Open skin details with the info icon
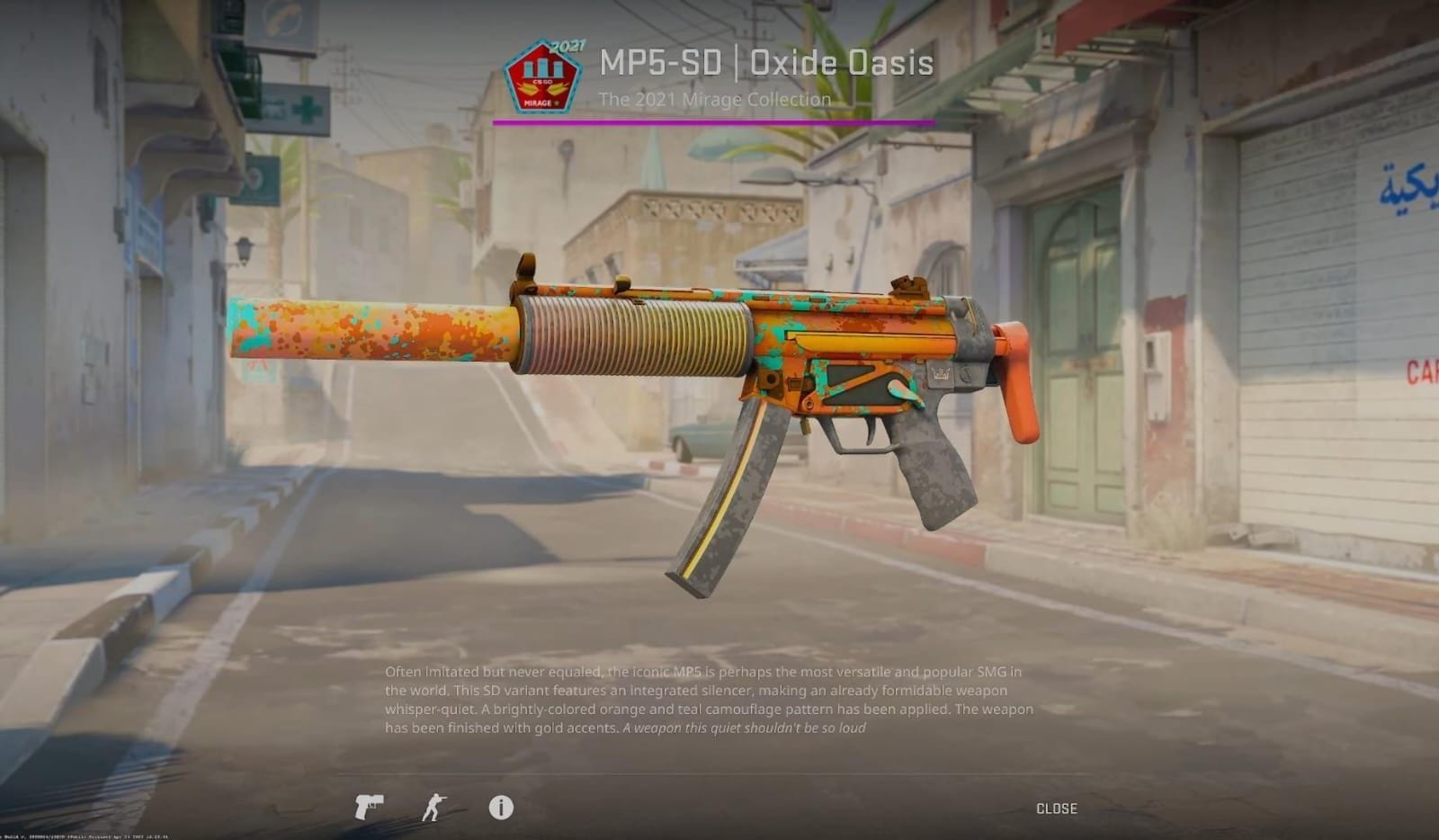The height and width of the screenshot is (840, 1439). coord(502,808)
